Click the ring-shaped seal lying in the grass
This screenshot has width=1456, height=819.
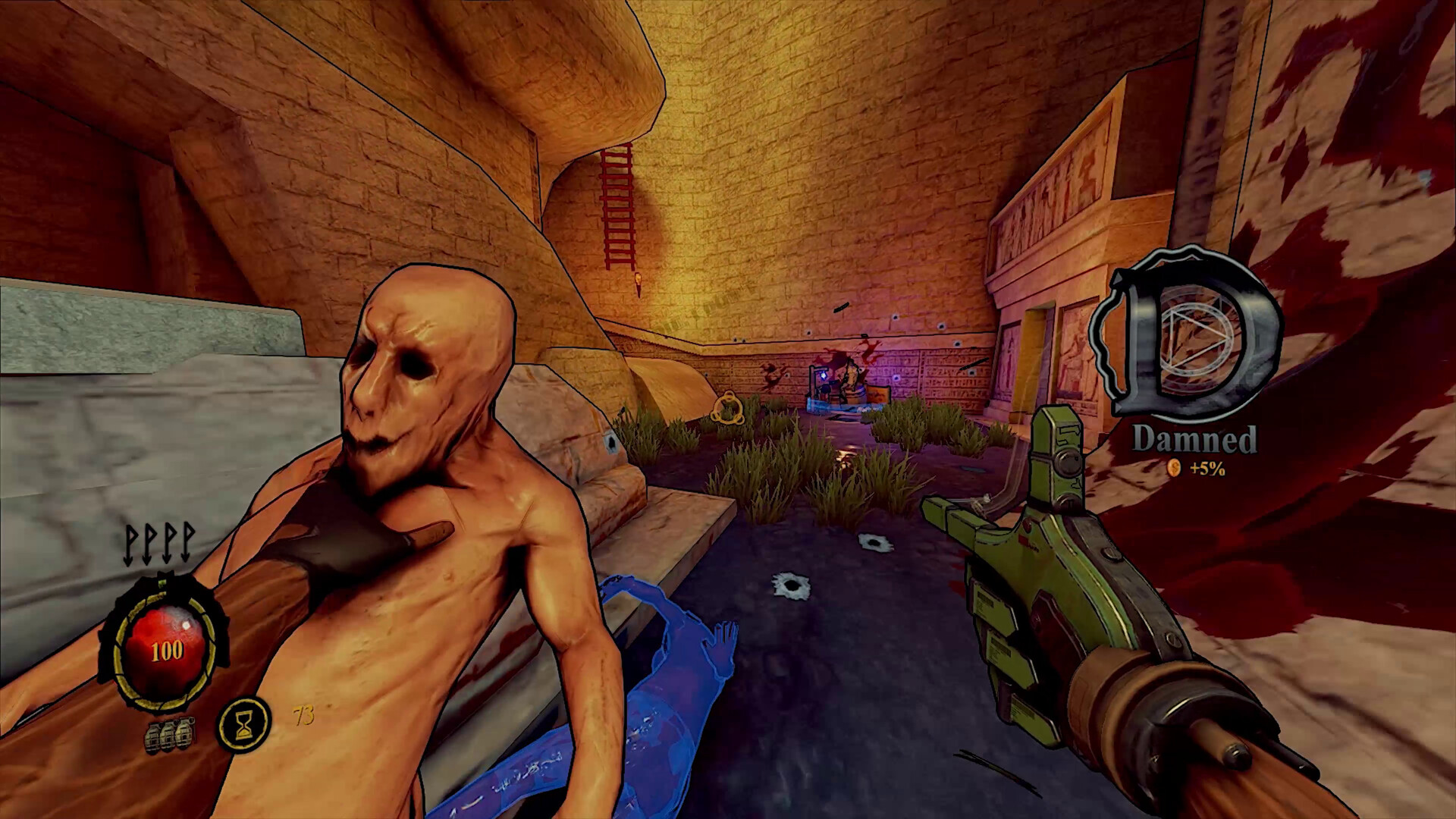(729, 406)
